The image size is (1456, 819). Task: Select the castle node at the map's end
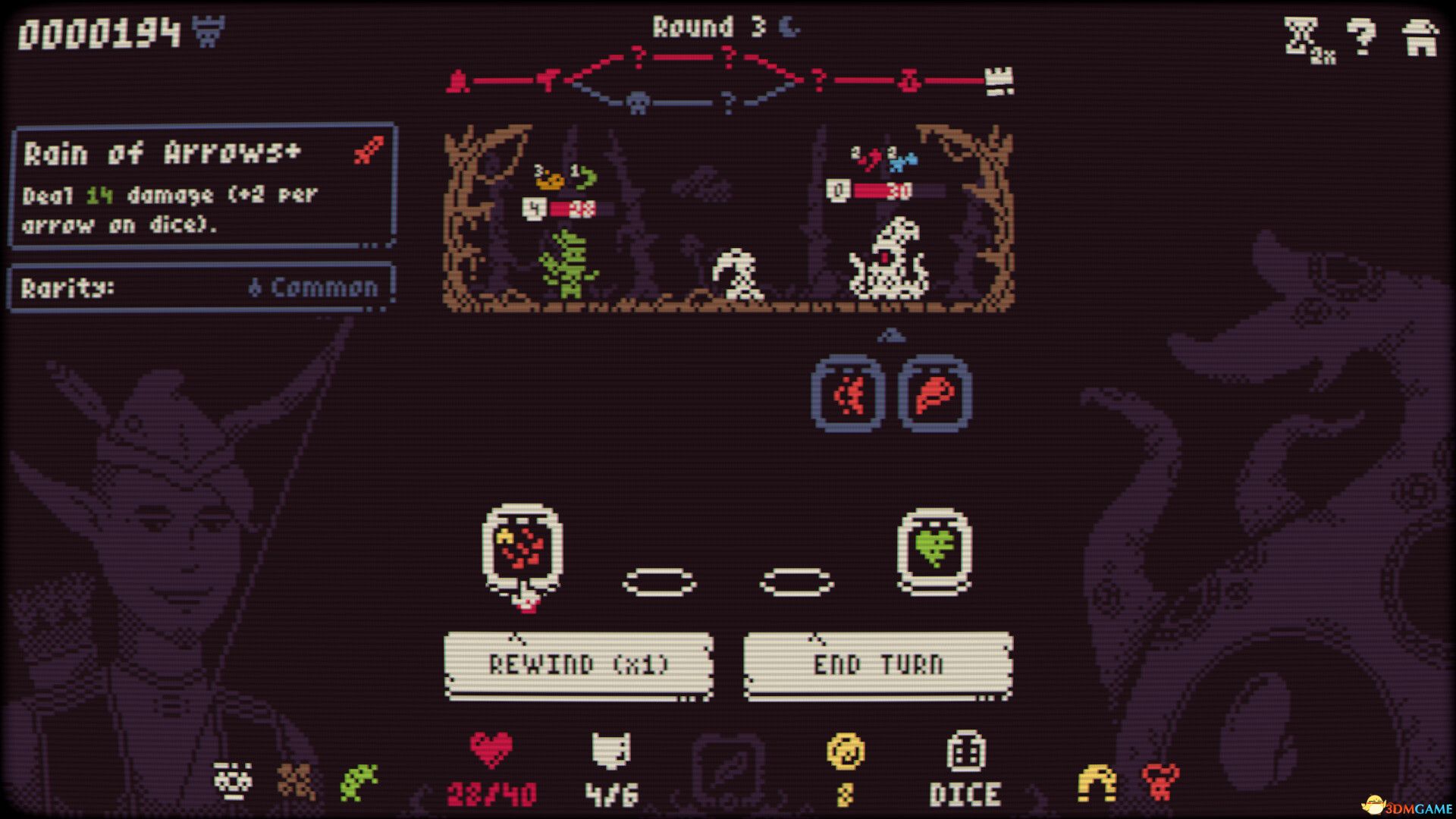[999, 80]
